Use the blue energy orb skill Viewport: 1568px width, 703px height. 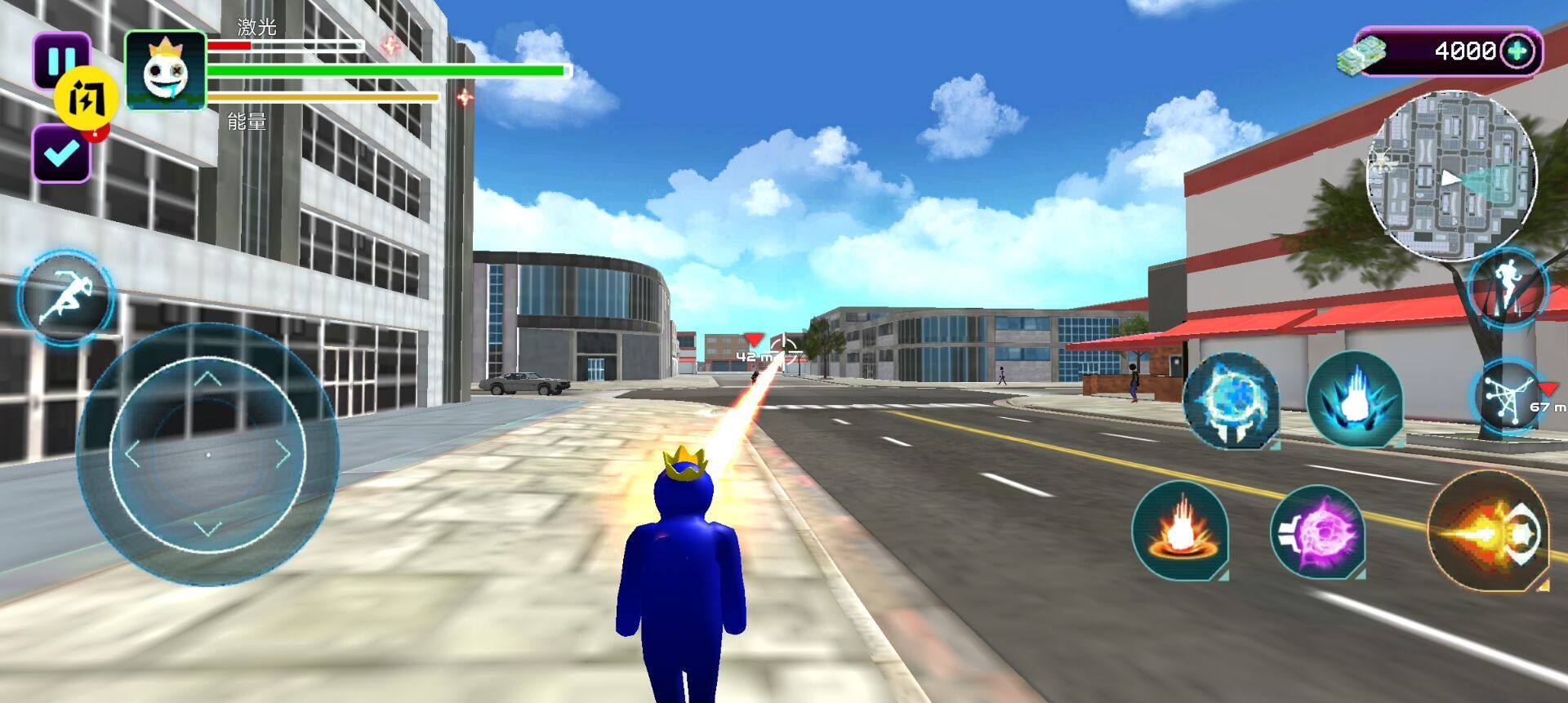1232,400
